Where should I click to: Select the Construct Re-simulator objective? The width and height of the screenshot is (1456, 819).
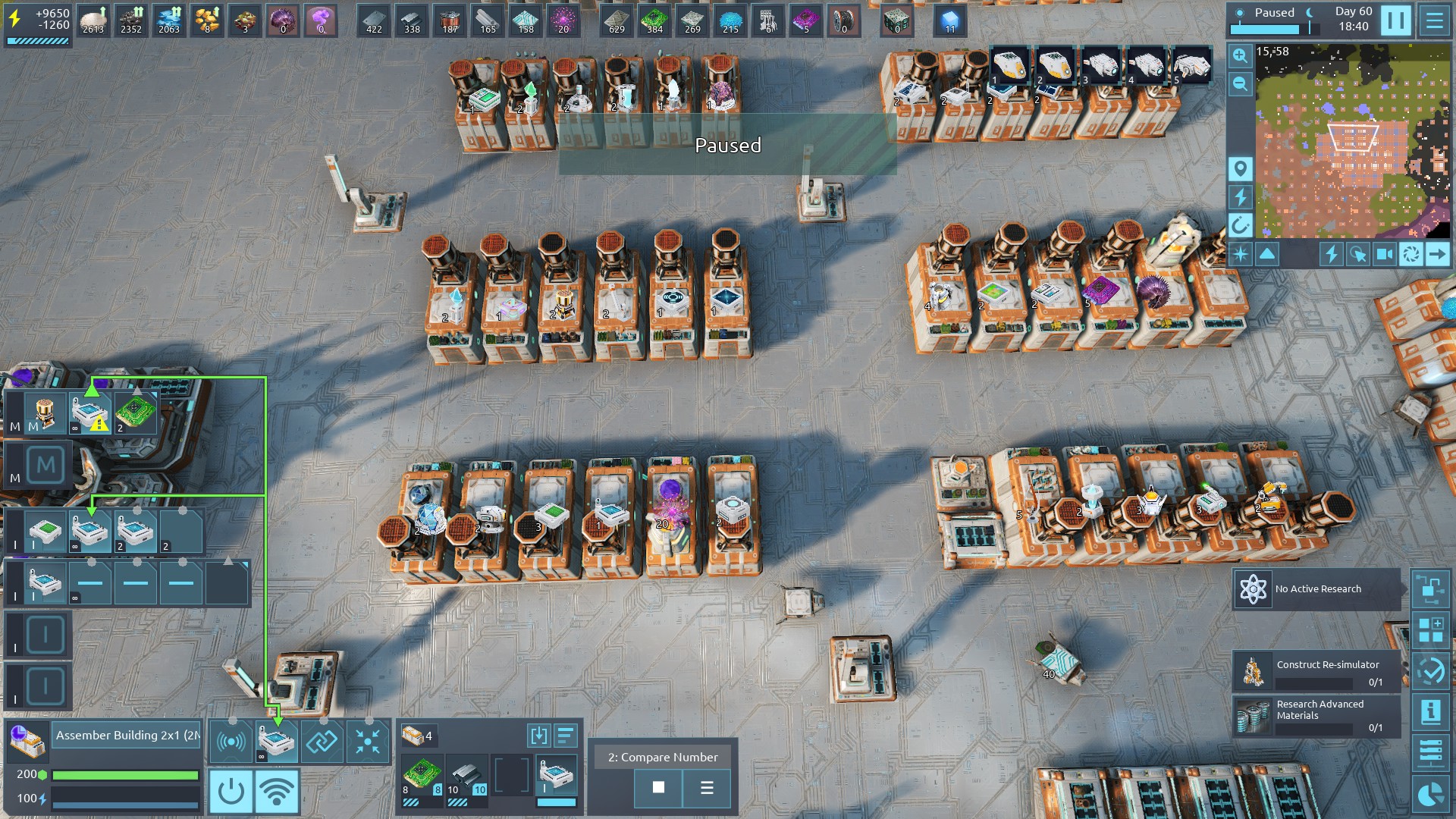click(x=1316, y=672)
